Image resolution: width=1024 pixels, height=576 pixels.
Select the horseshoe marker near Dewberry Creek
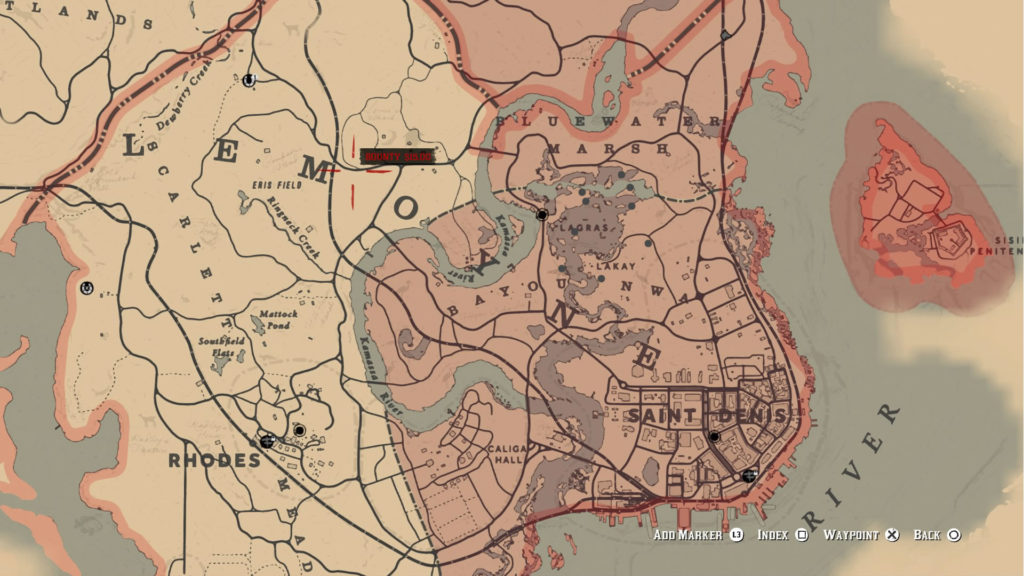tap(249, 78)
